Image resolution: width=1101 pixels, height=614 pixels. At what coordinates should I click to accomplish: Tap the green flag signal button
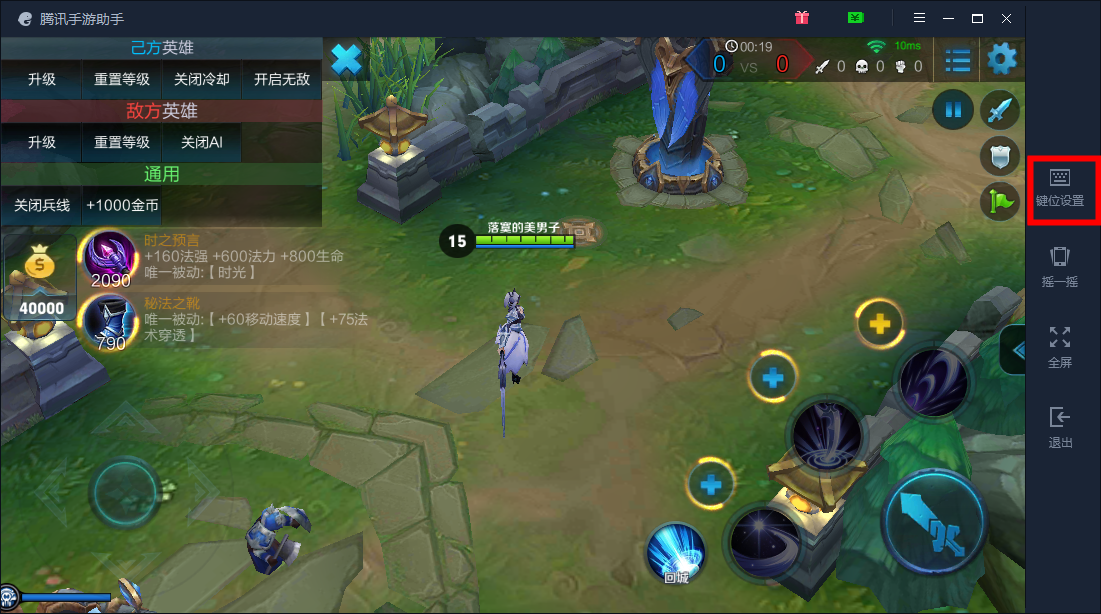pos(1000,201)
